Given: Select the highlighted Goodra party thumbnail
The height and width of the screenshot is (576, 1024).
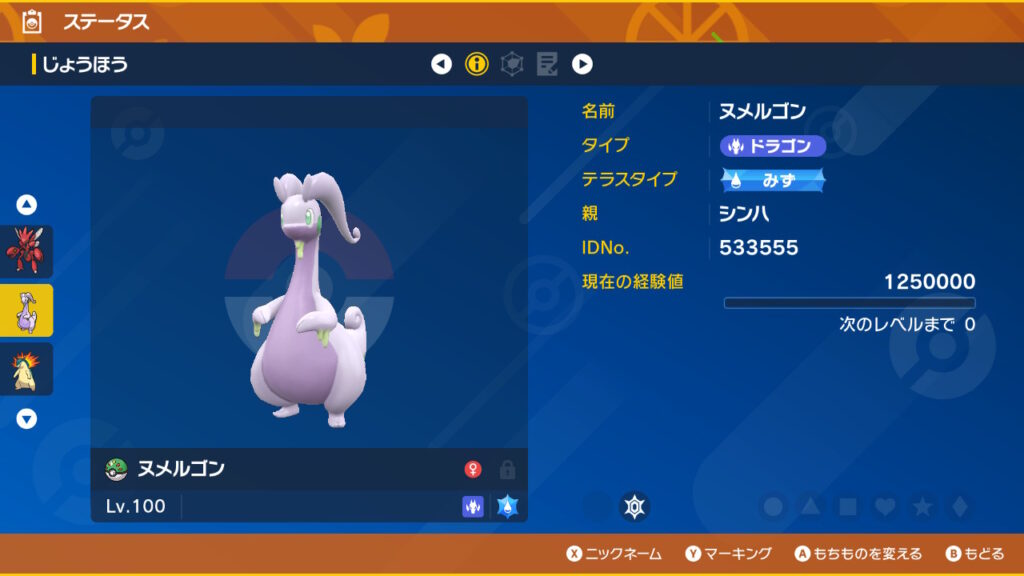Looking at the screenshot, I should coord(27,310).
